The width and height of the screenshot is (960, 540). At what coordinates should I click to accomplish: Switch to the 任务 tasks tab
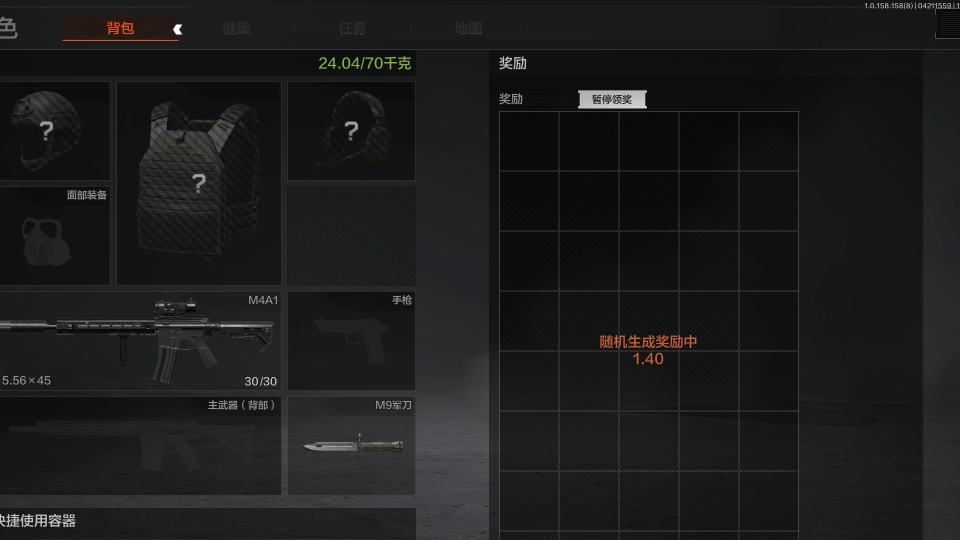point(352,28)
